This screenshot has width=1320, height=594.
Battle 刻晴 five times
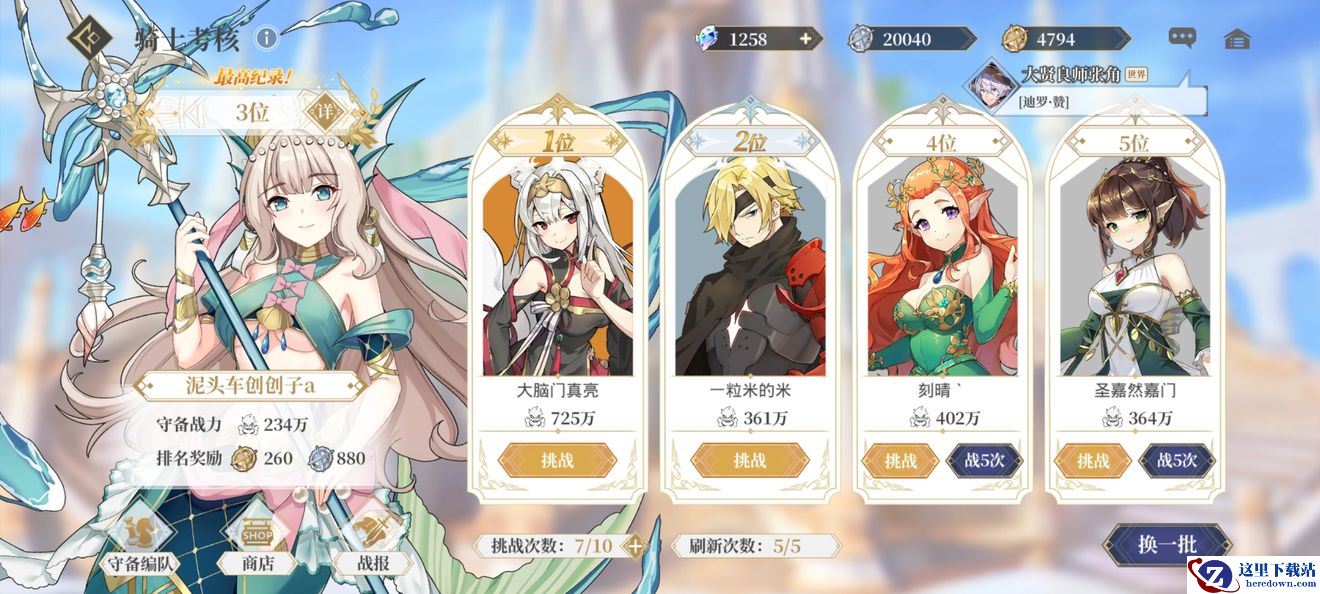pyautogui.click(x=984, y=460)
